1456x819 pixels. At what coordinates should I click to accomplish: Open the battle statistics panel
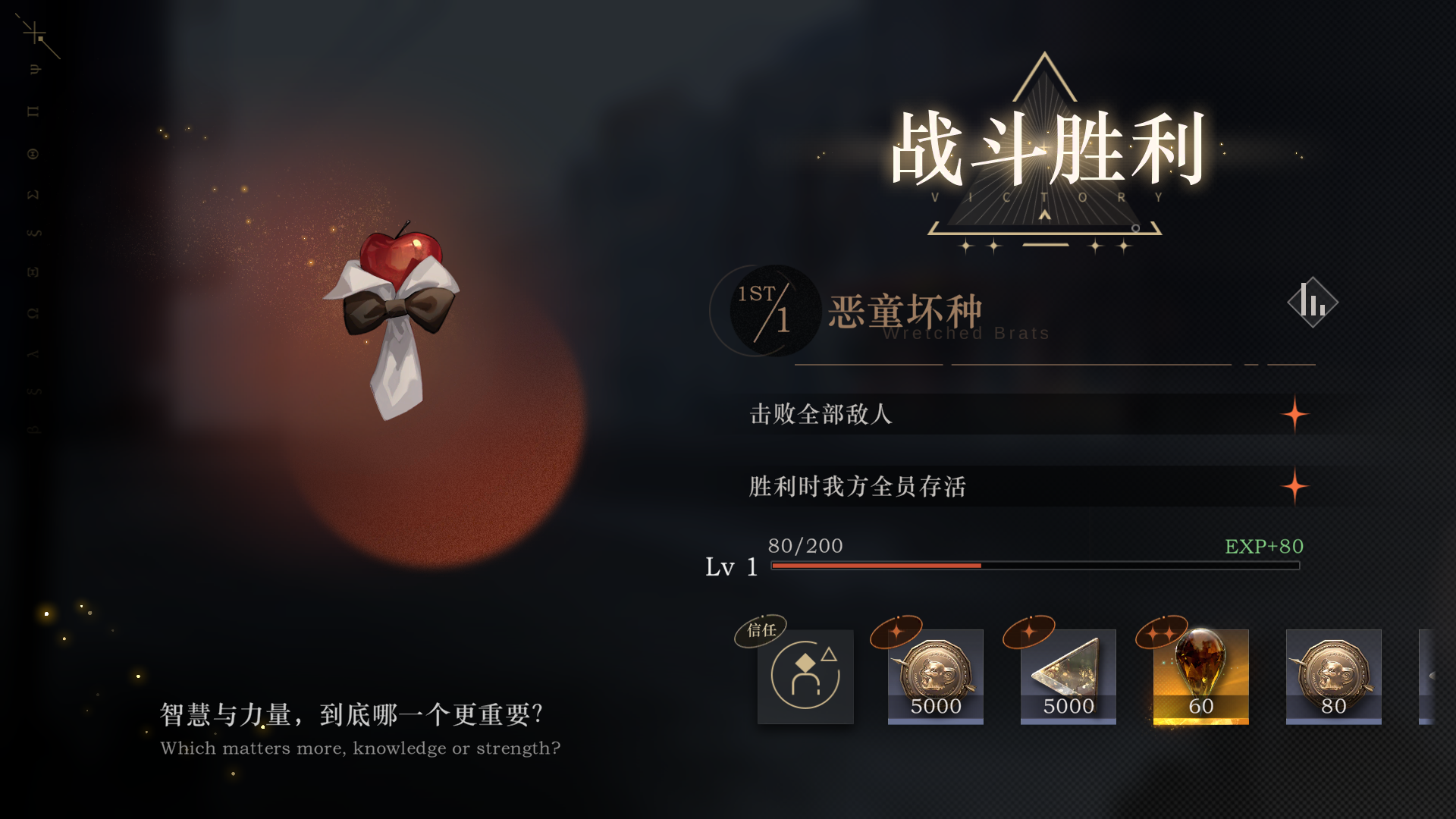(x=1313, y=302)
